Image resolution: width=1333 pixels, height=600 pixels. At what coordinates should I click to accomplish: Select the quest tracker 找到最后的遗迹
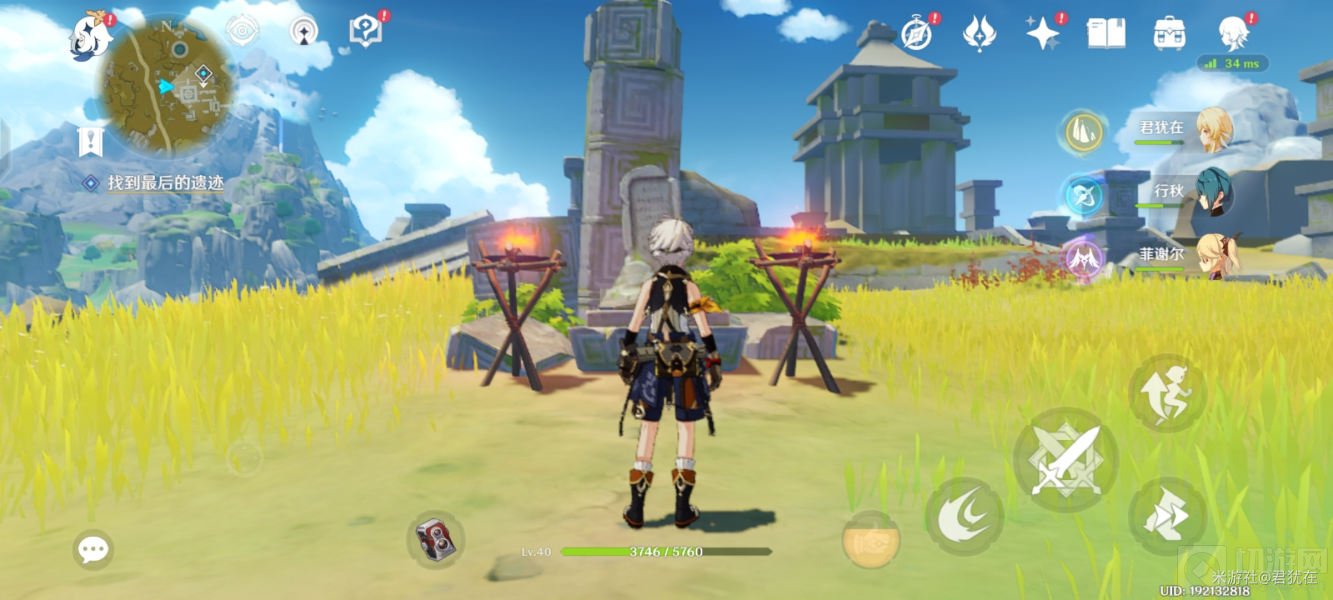tap(165, 183)
